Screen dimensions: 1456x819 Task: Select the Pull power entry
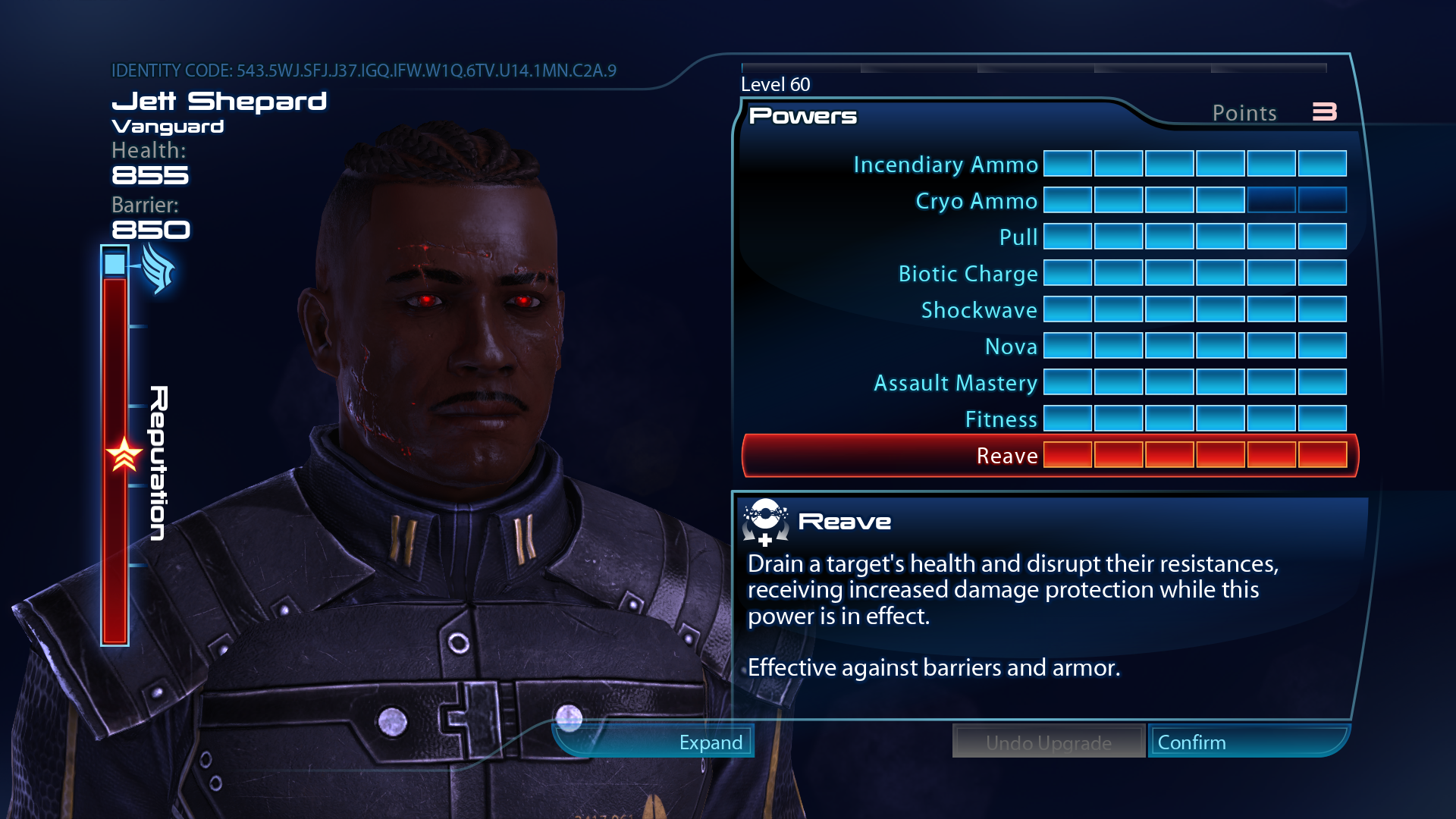pos(1018,237)
